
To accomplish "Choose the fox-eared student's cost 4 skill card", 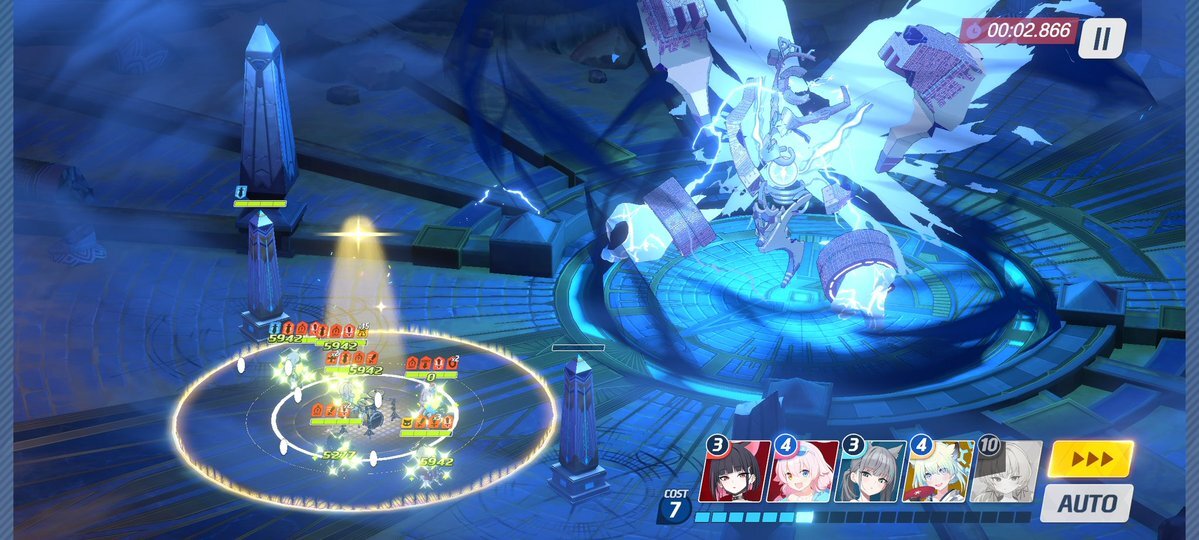I will click(939, 471).
